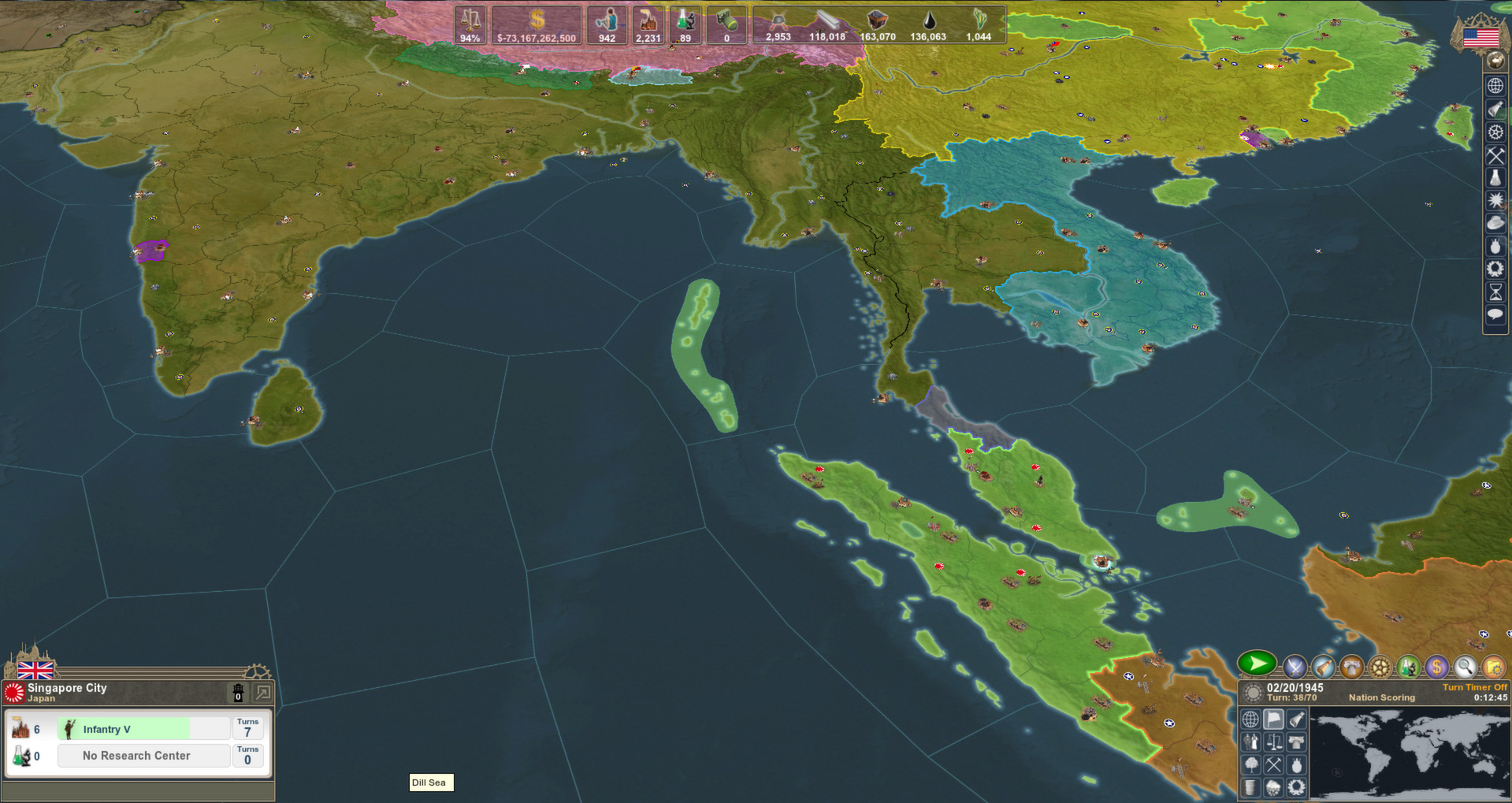Screen dimensions: 1512x803
Task: Click the scales icon above the minimap
Action: (1274, 742)
